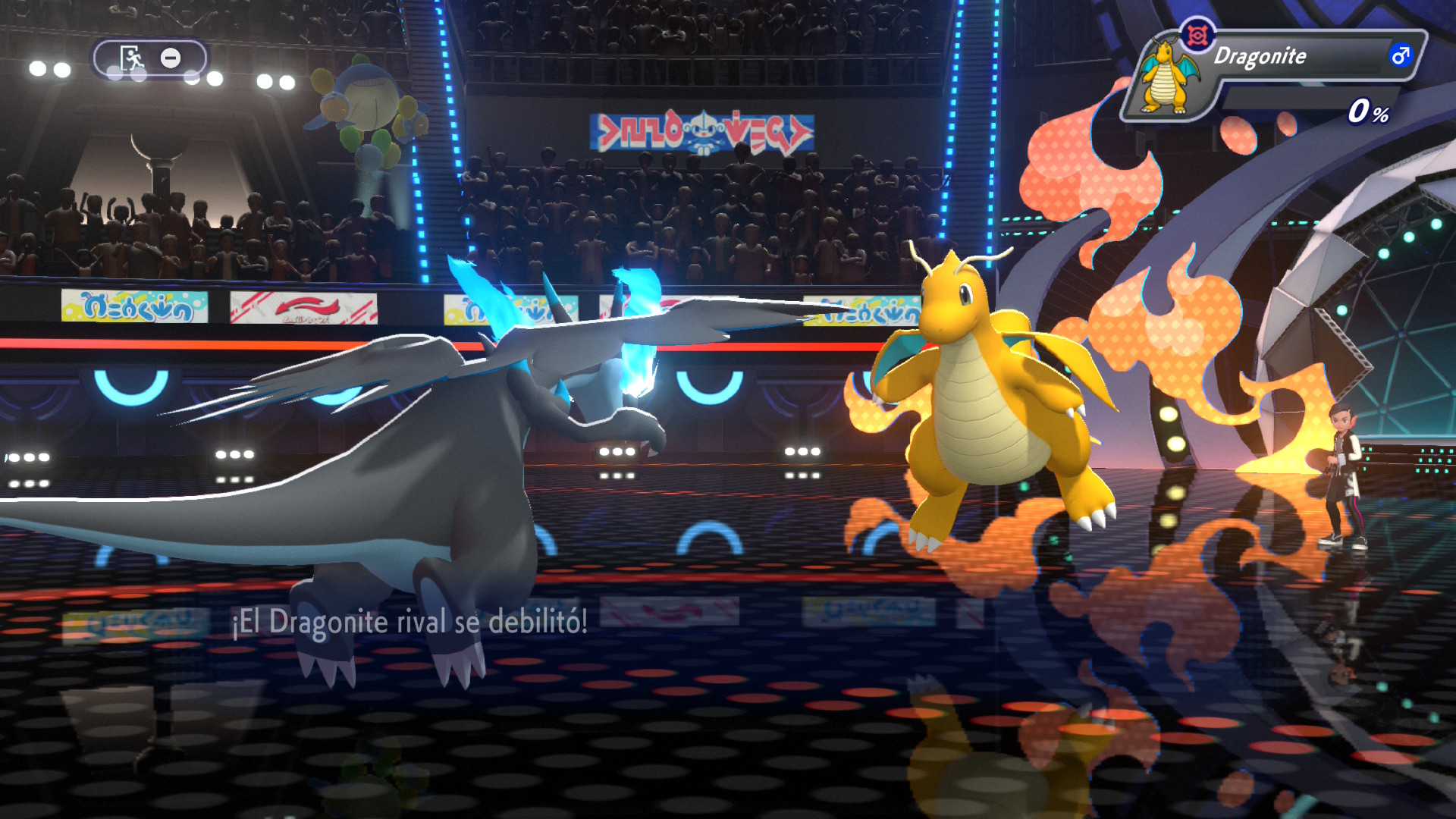Click the Vega logo banner on the stadium screen
Viewport: 1456px width, 819px height.
click(701, 129)
